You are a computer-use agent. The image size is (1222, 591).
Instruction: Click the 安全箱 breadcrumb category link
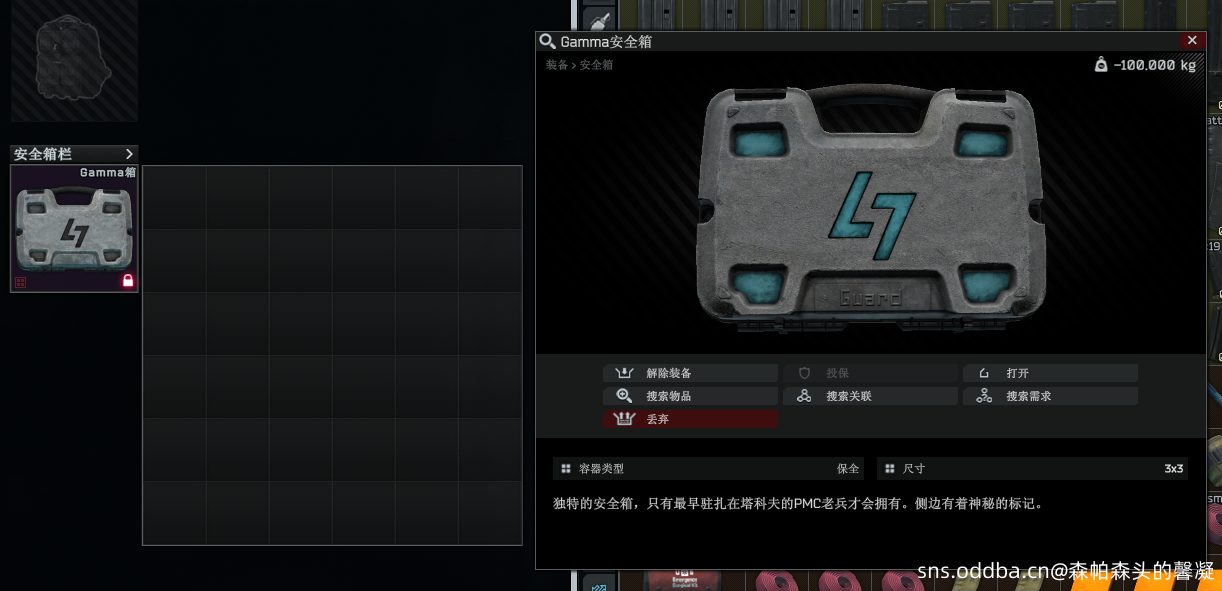(597, 65)
